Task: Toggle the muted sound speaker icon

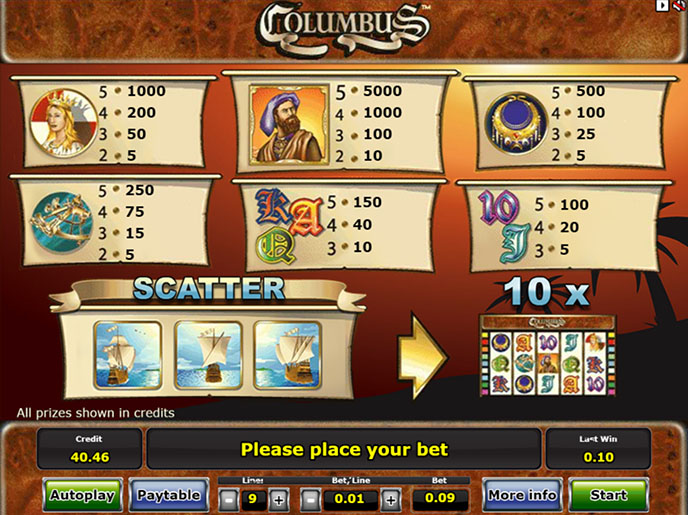Action: (678, 6)
